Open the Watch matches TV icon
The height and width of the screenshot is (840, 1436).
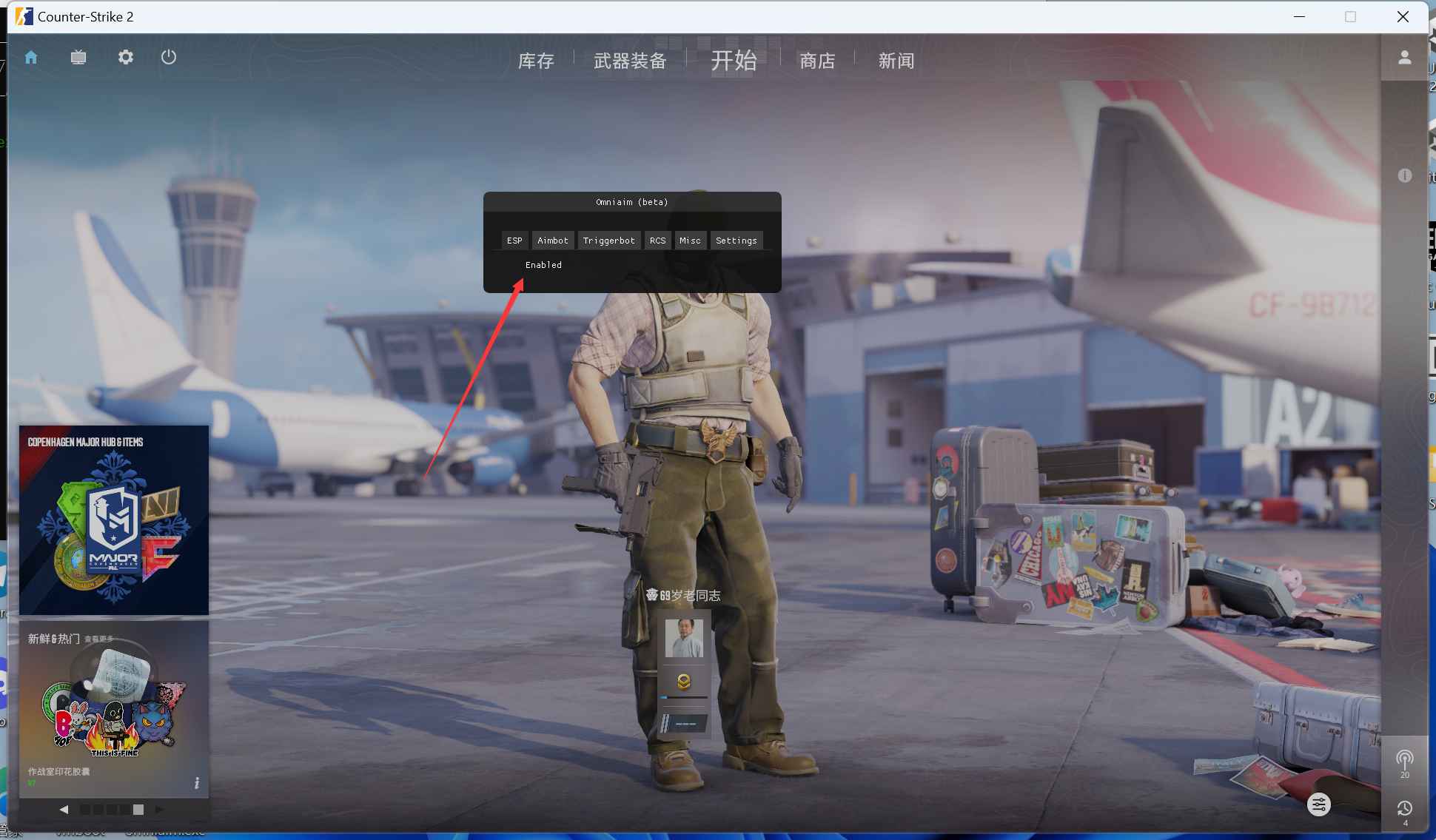[78, 57]
